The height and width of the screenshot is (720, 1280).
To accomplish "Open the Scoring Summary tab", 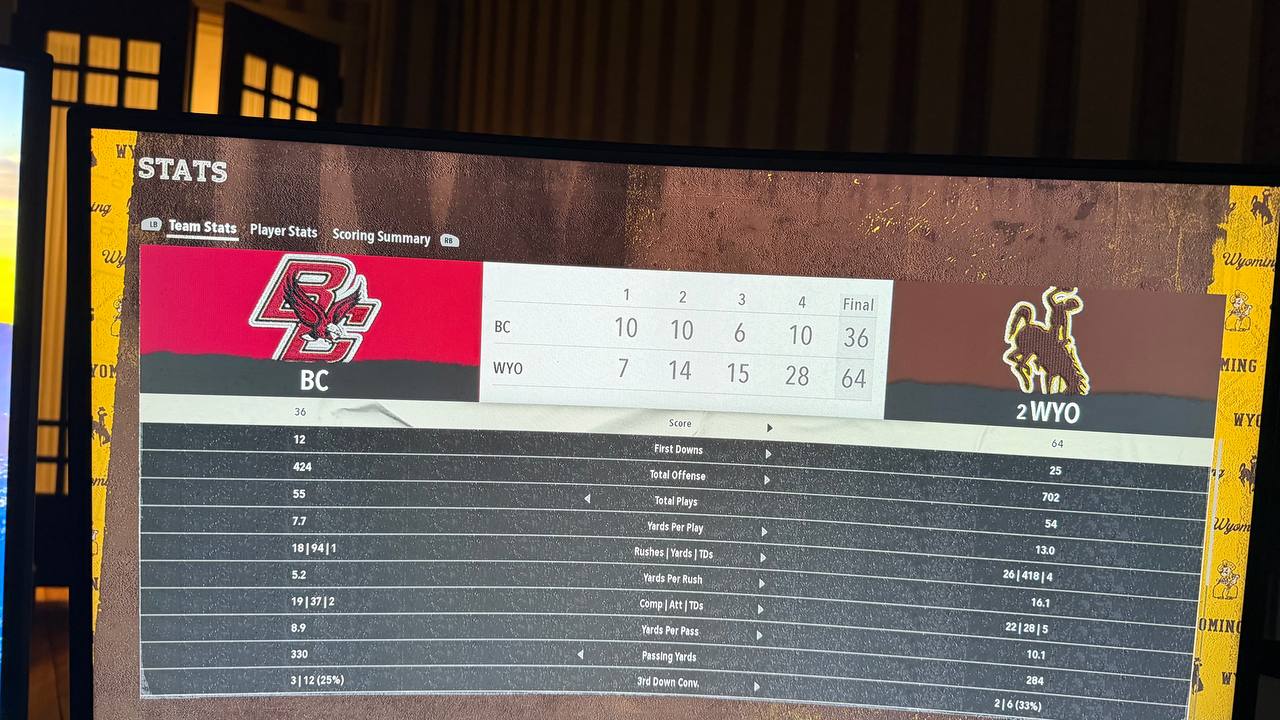I will pos(381,237).
